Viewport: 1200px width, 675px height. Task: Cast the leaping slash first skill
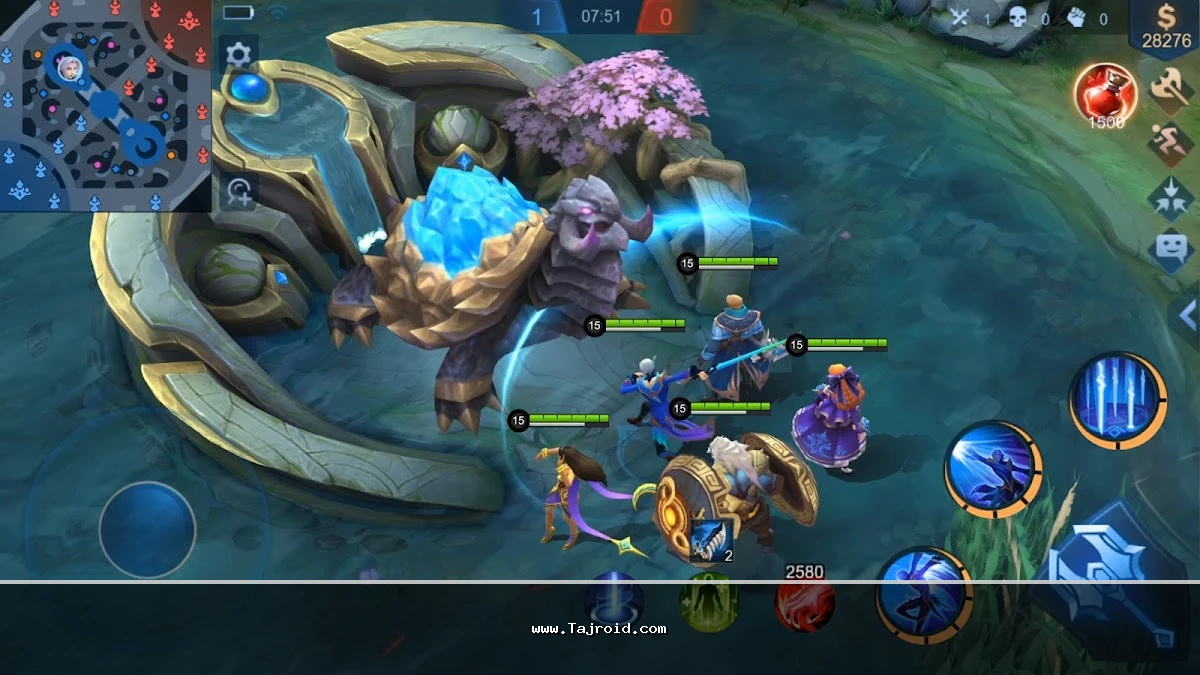(x=923, y=596)
